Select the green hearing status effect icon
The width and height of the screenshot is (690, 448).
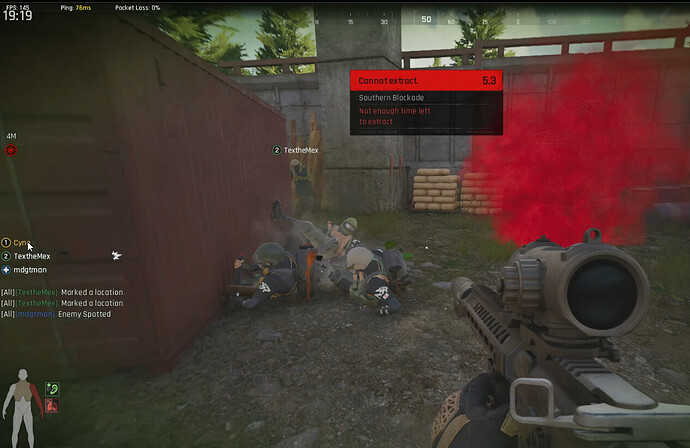tap(52, 388)
